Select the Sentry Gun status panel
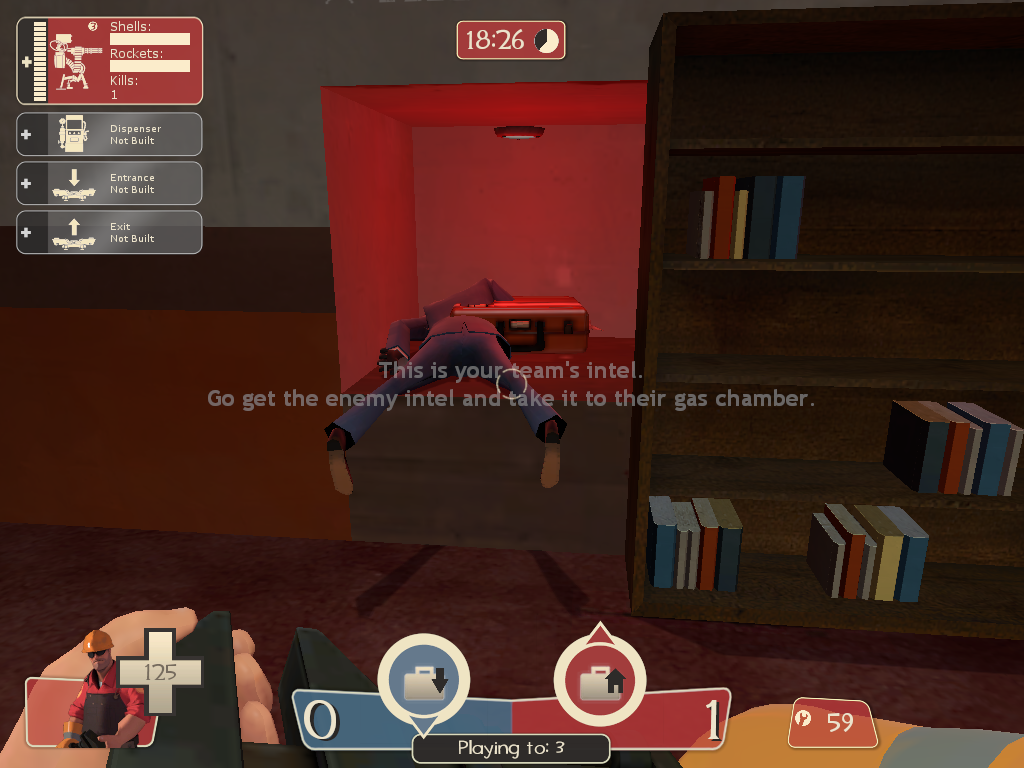The image size is (1024, 768). pyautogui.click(x=110, y=61)
